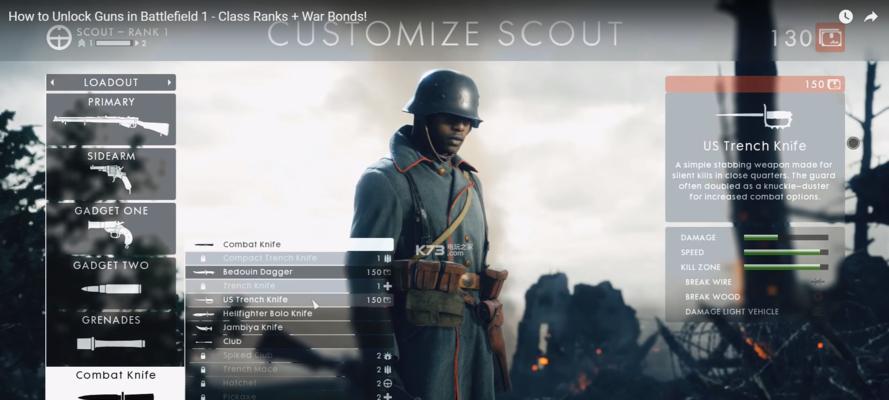Switch to the next loadout arrow
Viewport: 889px width, 400px height.
[x=170, y=82]
